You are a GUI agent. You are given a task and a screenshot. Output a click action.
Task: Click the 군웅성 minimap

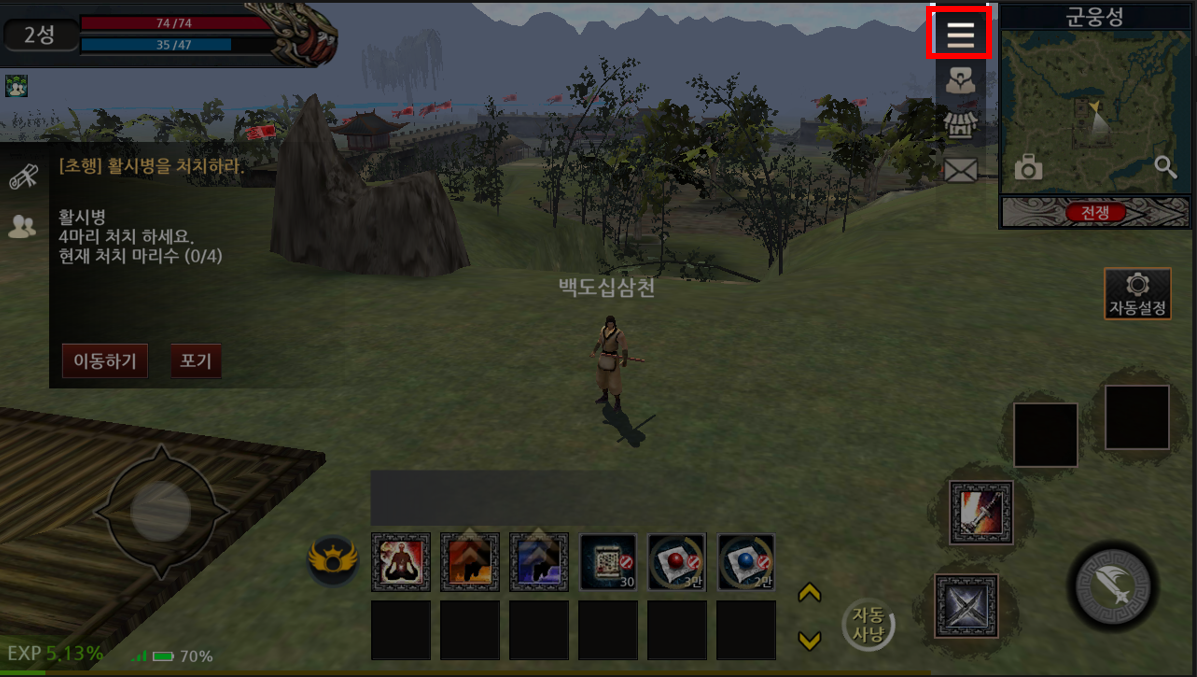pyautogui.click(x=1096, y=110)
